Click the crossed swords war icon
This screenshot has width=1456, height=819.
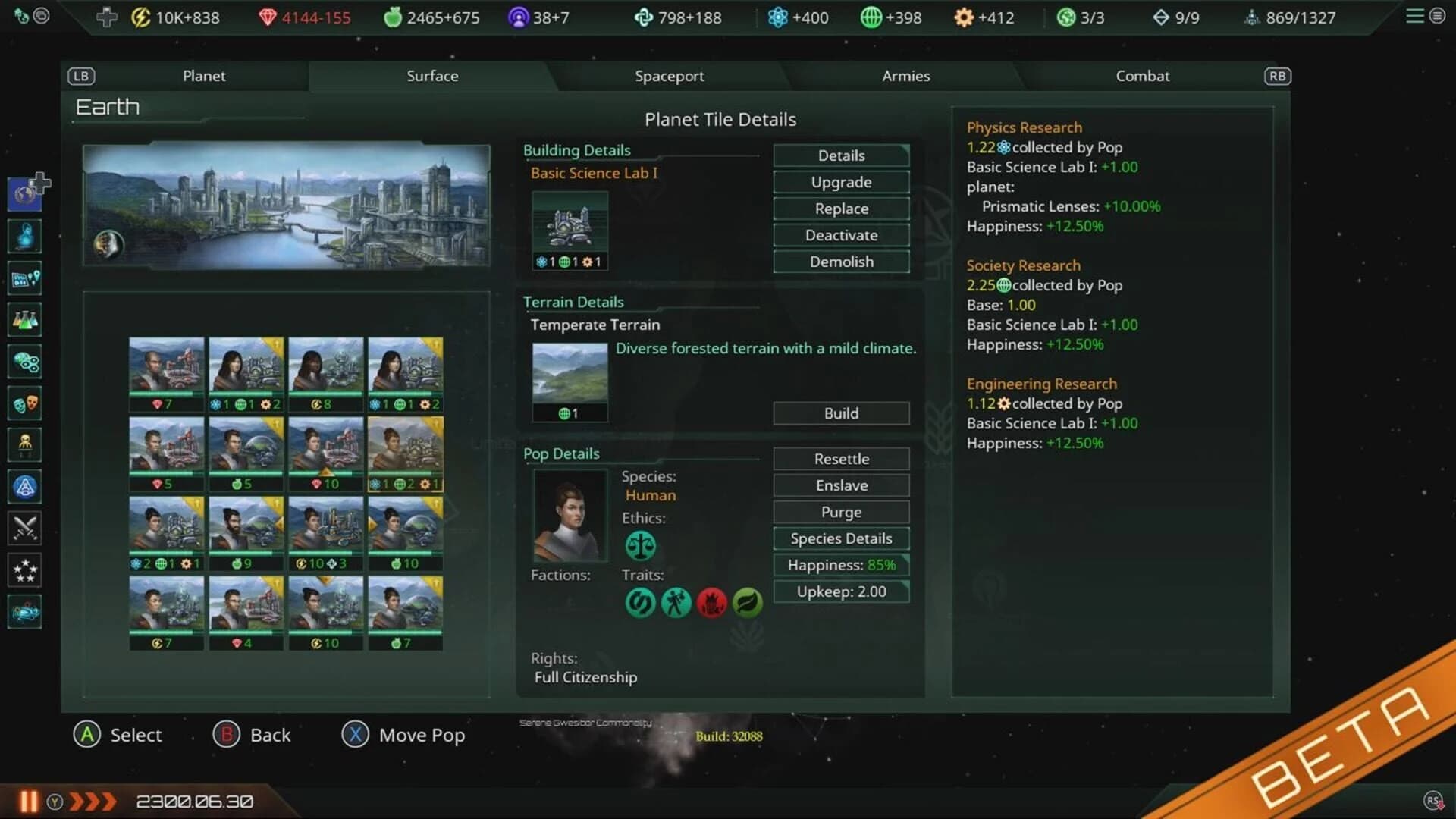[25, 529]
